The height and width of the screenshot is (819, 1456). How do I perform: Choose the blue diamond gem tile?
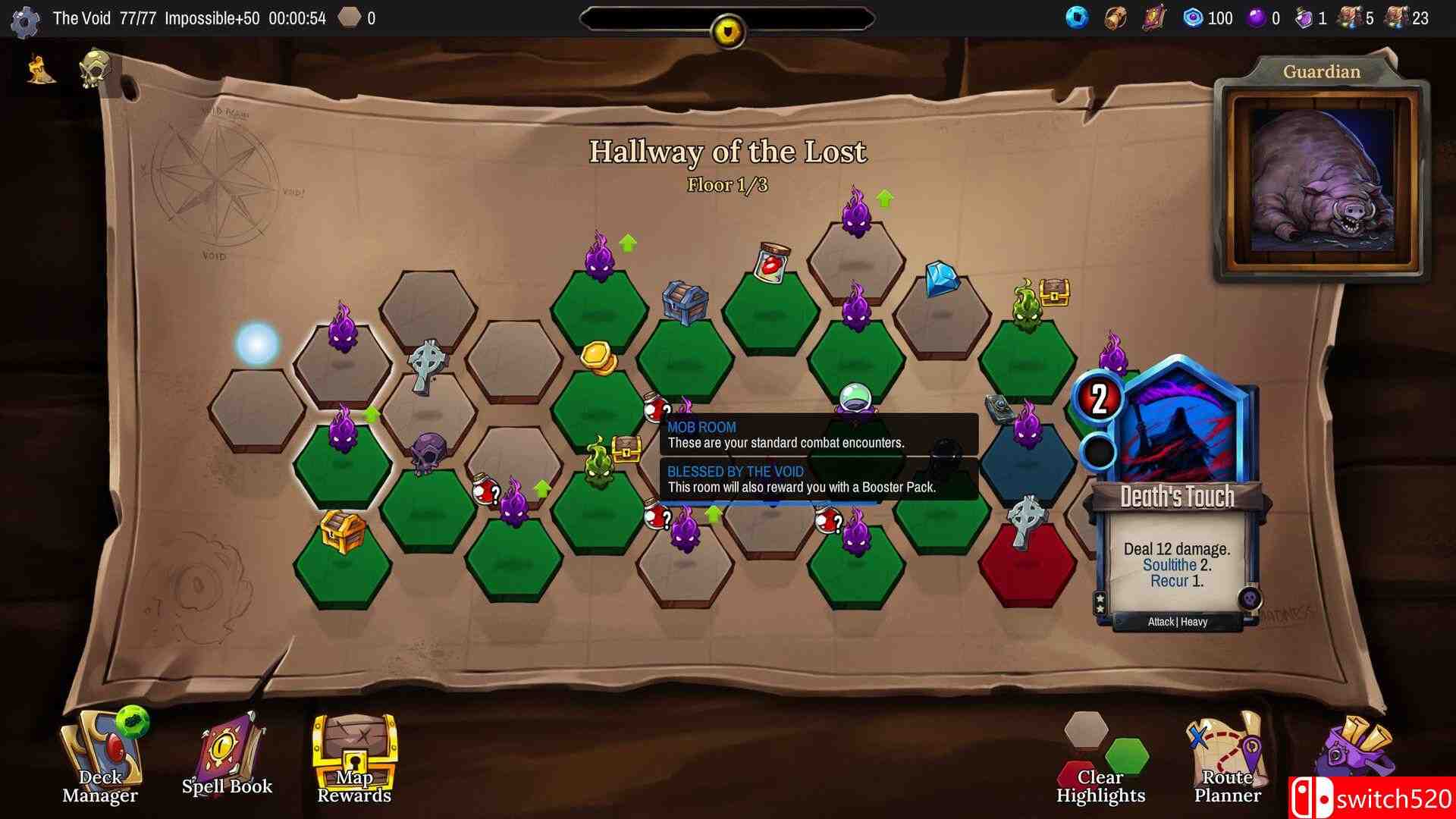pos(942,279)
